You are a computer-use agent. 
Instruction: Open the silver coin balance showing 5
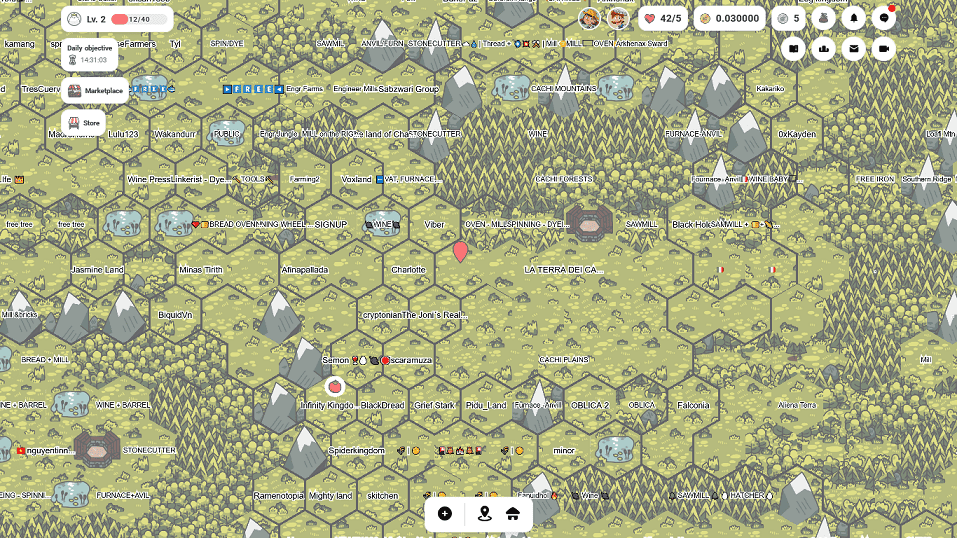point(789,18)
